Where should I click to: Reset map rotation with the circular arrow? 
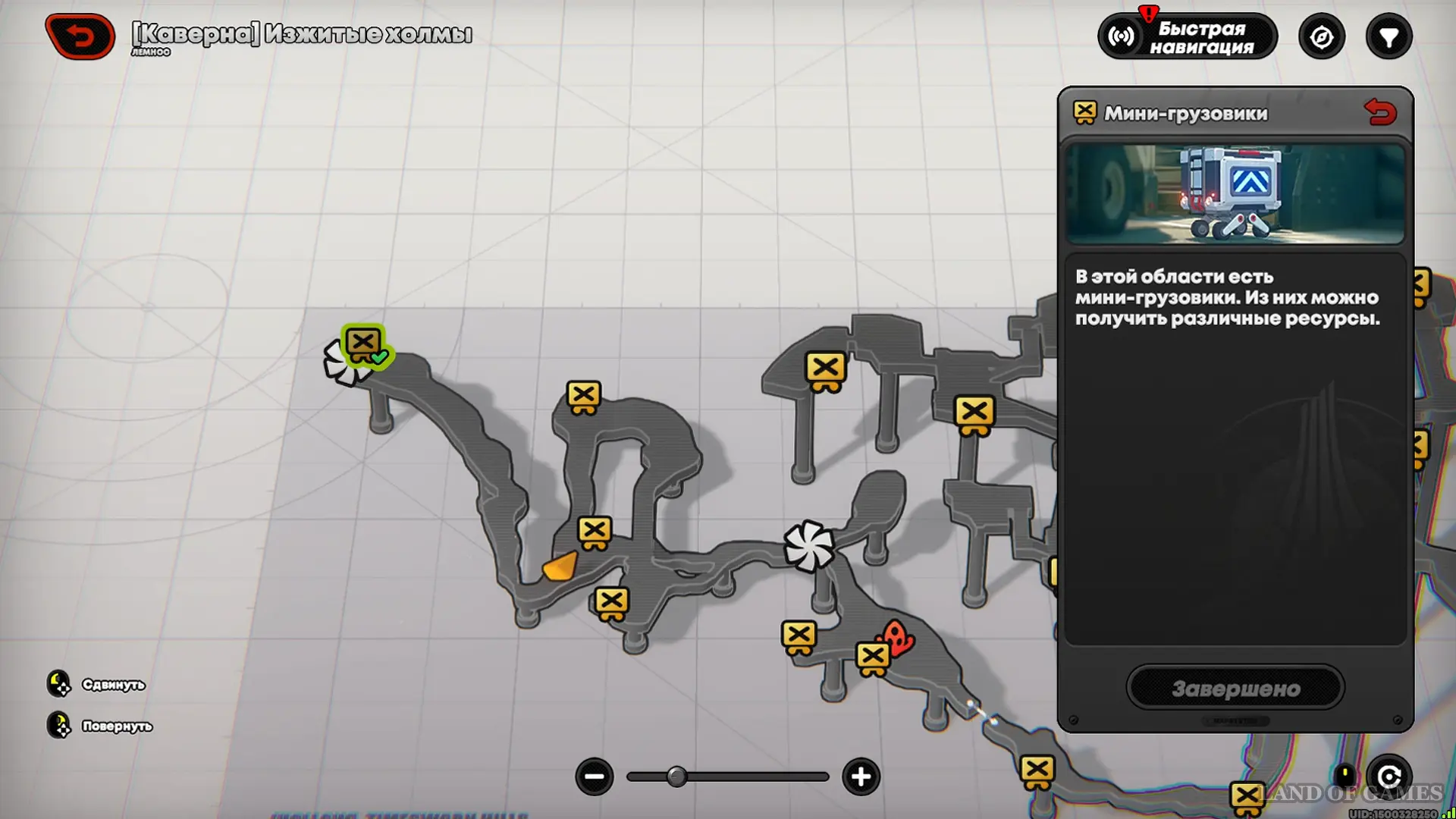coord(1389,777)
